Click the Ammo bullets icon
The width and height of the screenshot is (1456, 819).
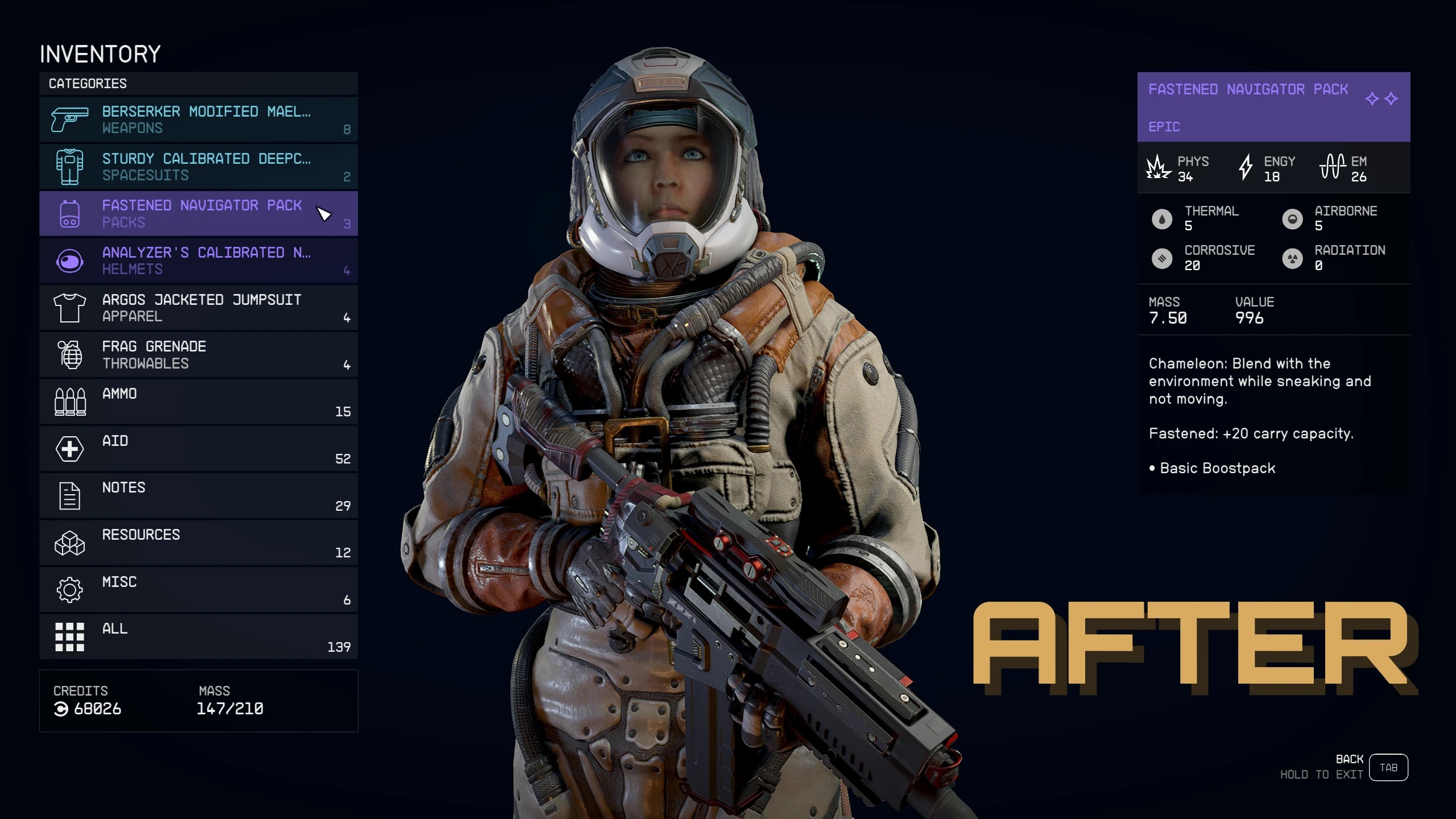tap(68, 401)
